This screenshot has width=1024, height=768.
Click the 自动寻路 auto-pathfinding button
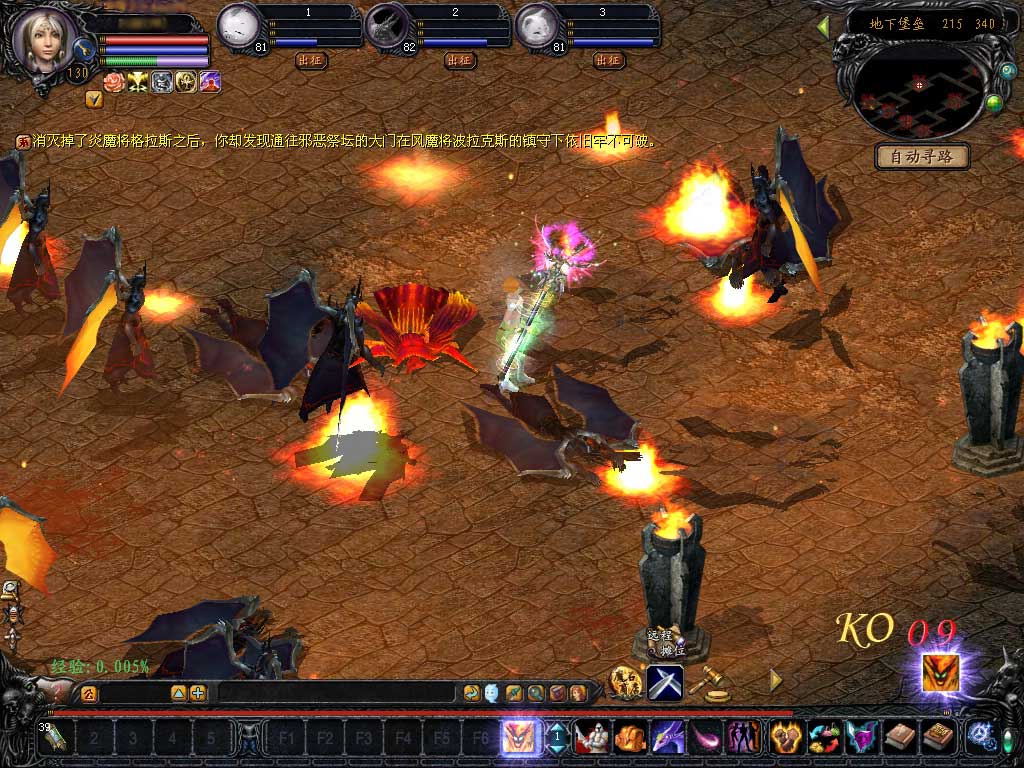tap(922, 157)
